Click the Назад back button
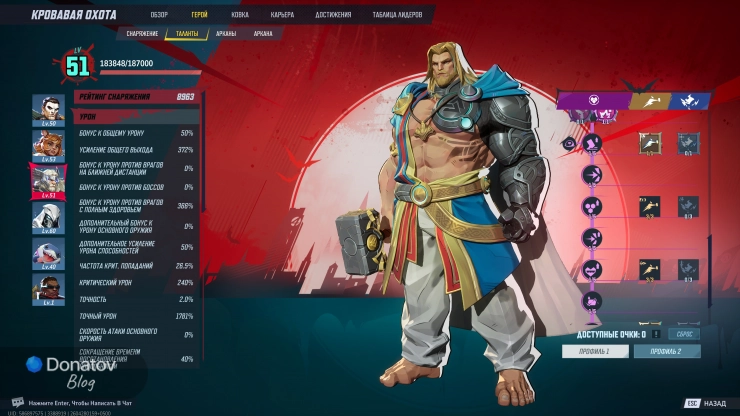Image resolution: width=740 pixels, height=416 pixels. pos(707,404)
